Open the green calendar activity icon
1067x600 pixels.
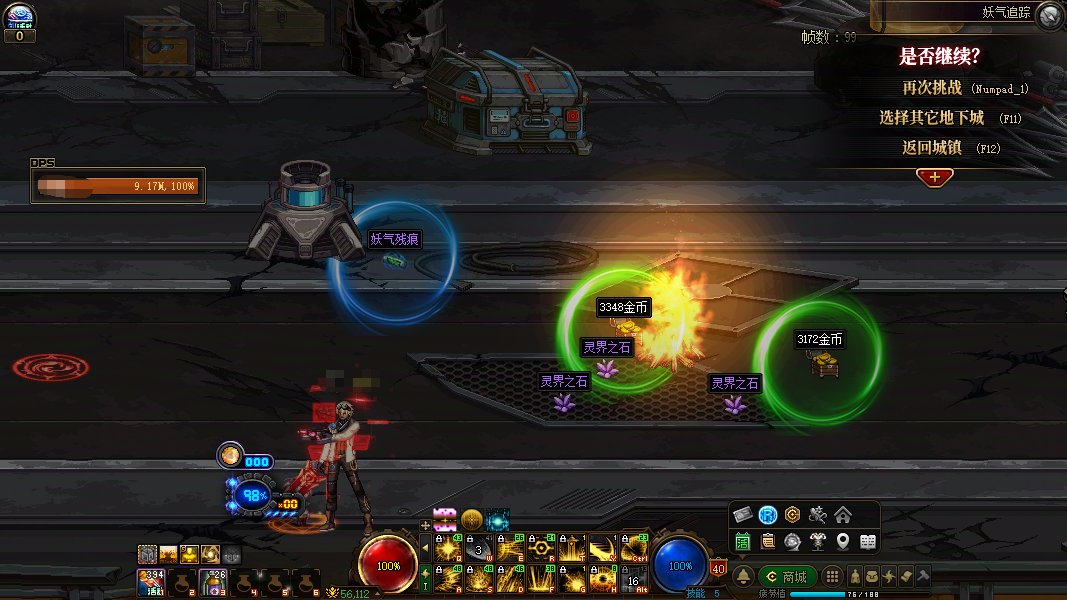tap(743, 542)
